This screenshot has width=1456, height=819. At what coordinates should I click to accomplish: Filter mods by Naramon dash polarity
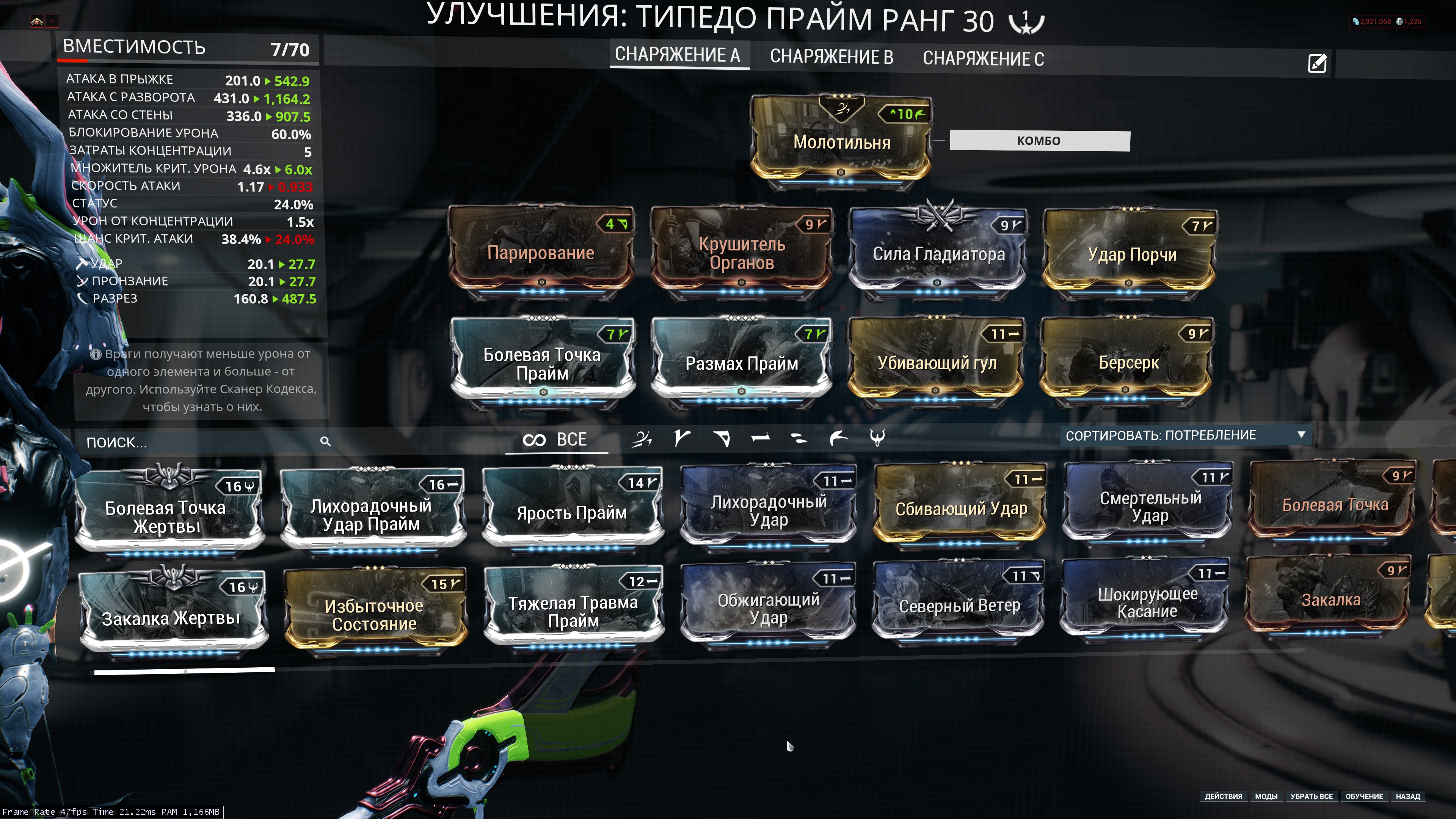760,439
